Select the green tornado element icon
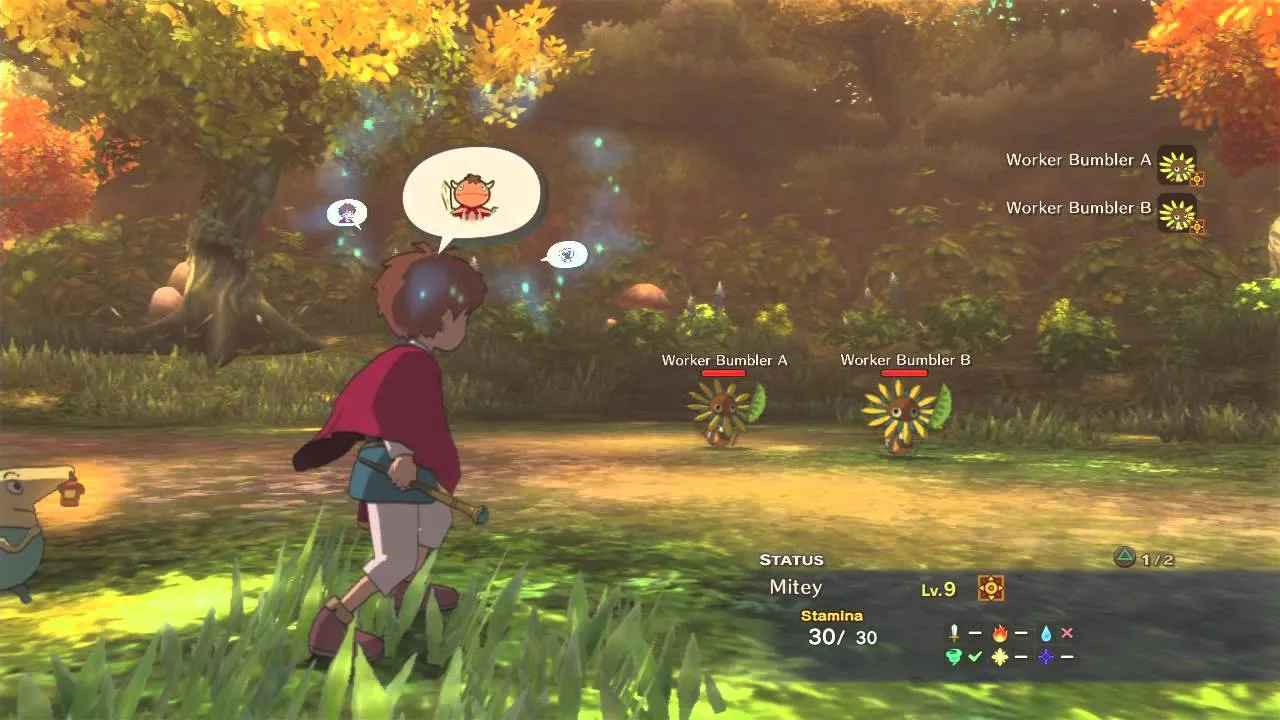The image size is (1280, 720). tap(953, 656)
